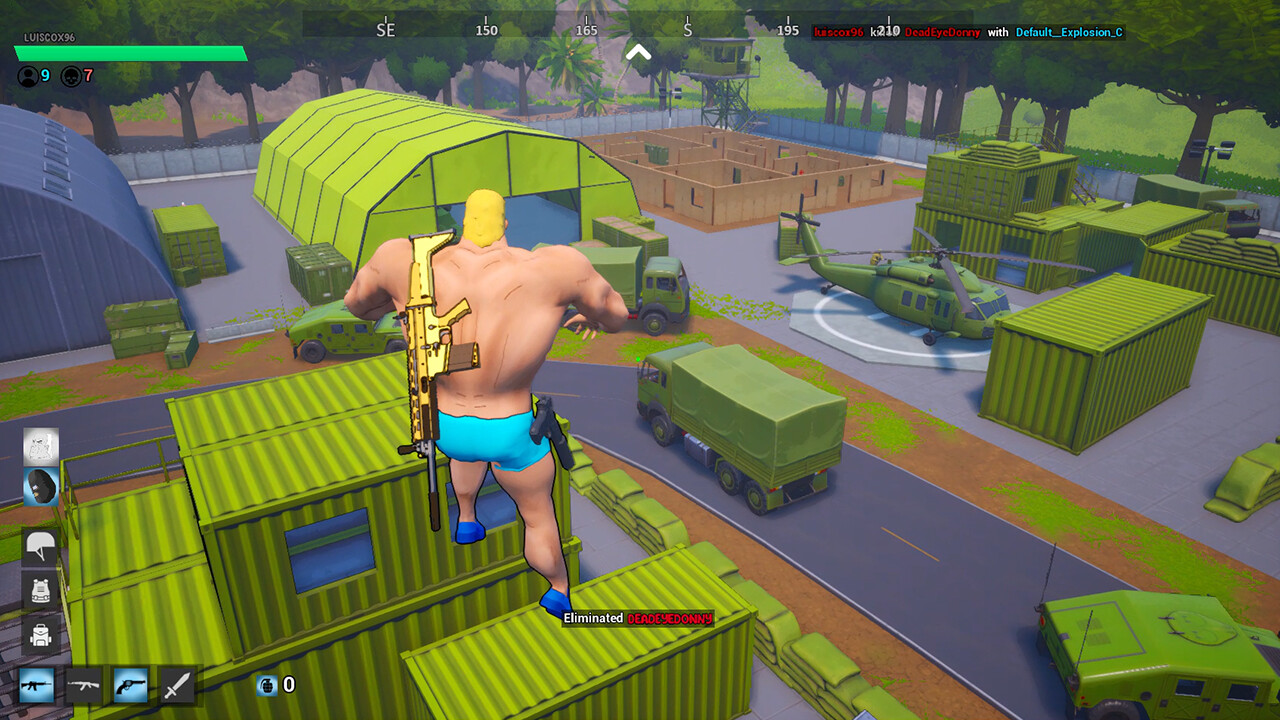Open the body armor equipment slot
This screenshot has width=1280, height=720.
37,590
